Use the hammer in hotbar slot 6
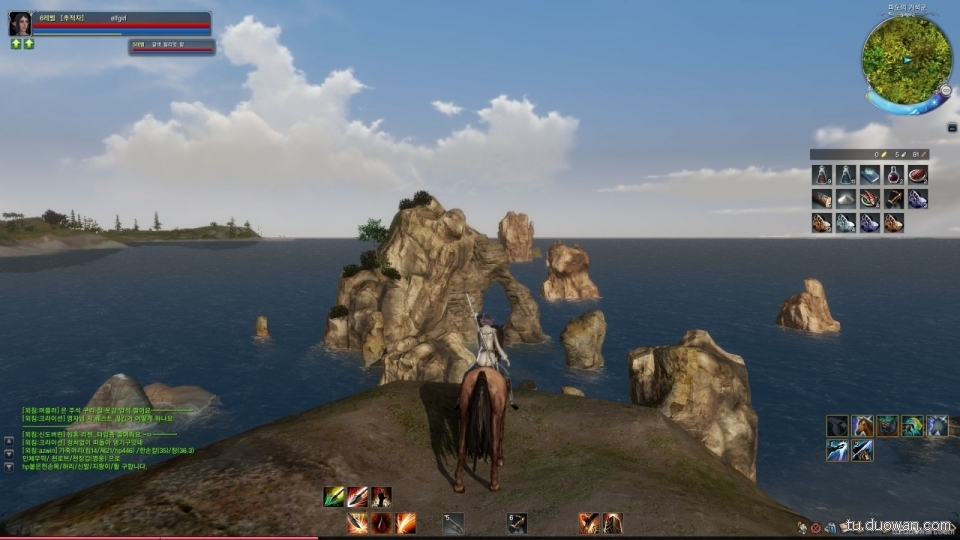The image size is (960, 540). click(516, 522)
